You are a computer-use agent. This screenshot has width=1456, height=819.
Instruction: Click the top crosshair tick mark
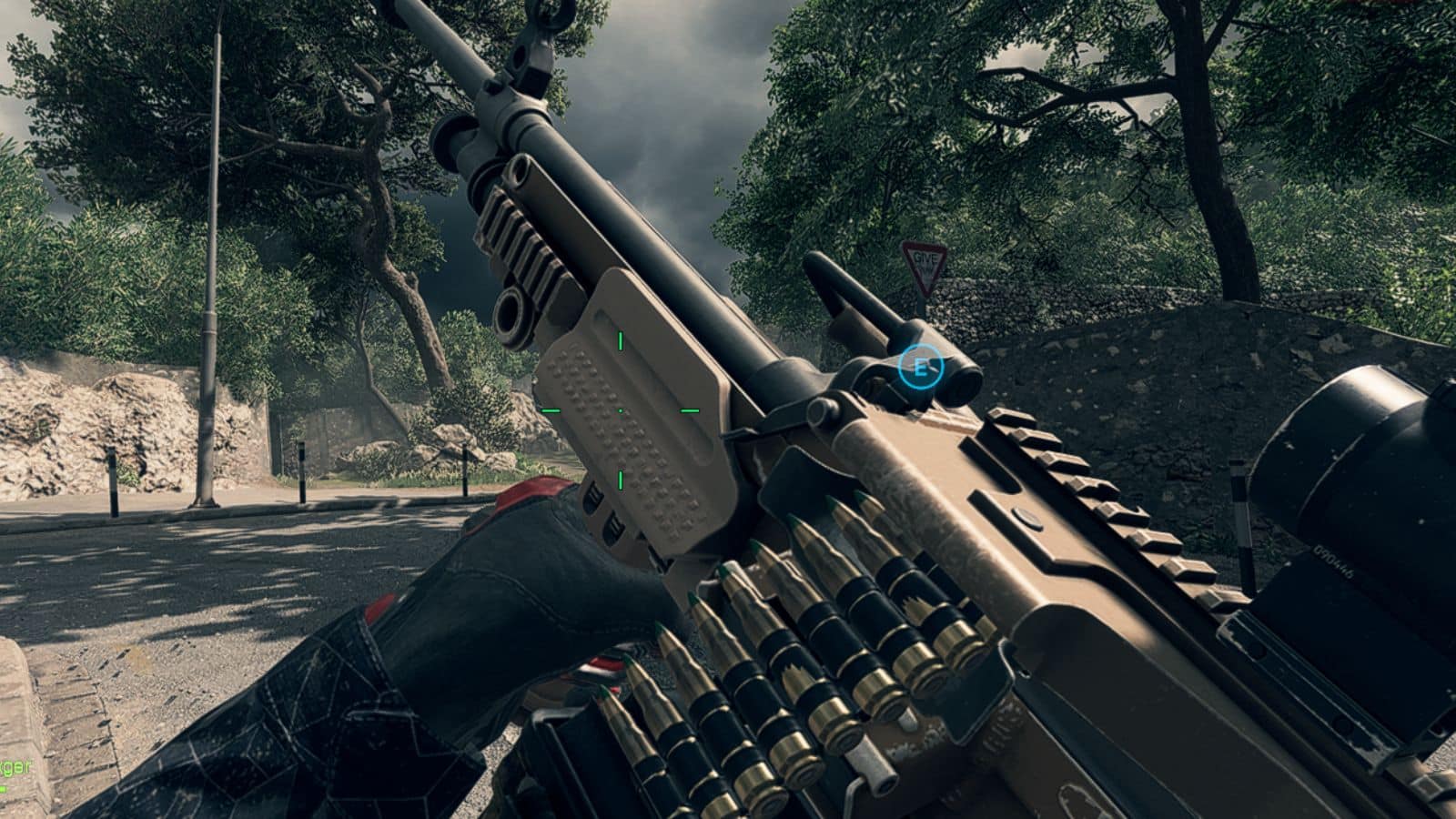click(x=619, y=340)
